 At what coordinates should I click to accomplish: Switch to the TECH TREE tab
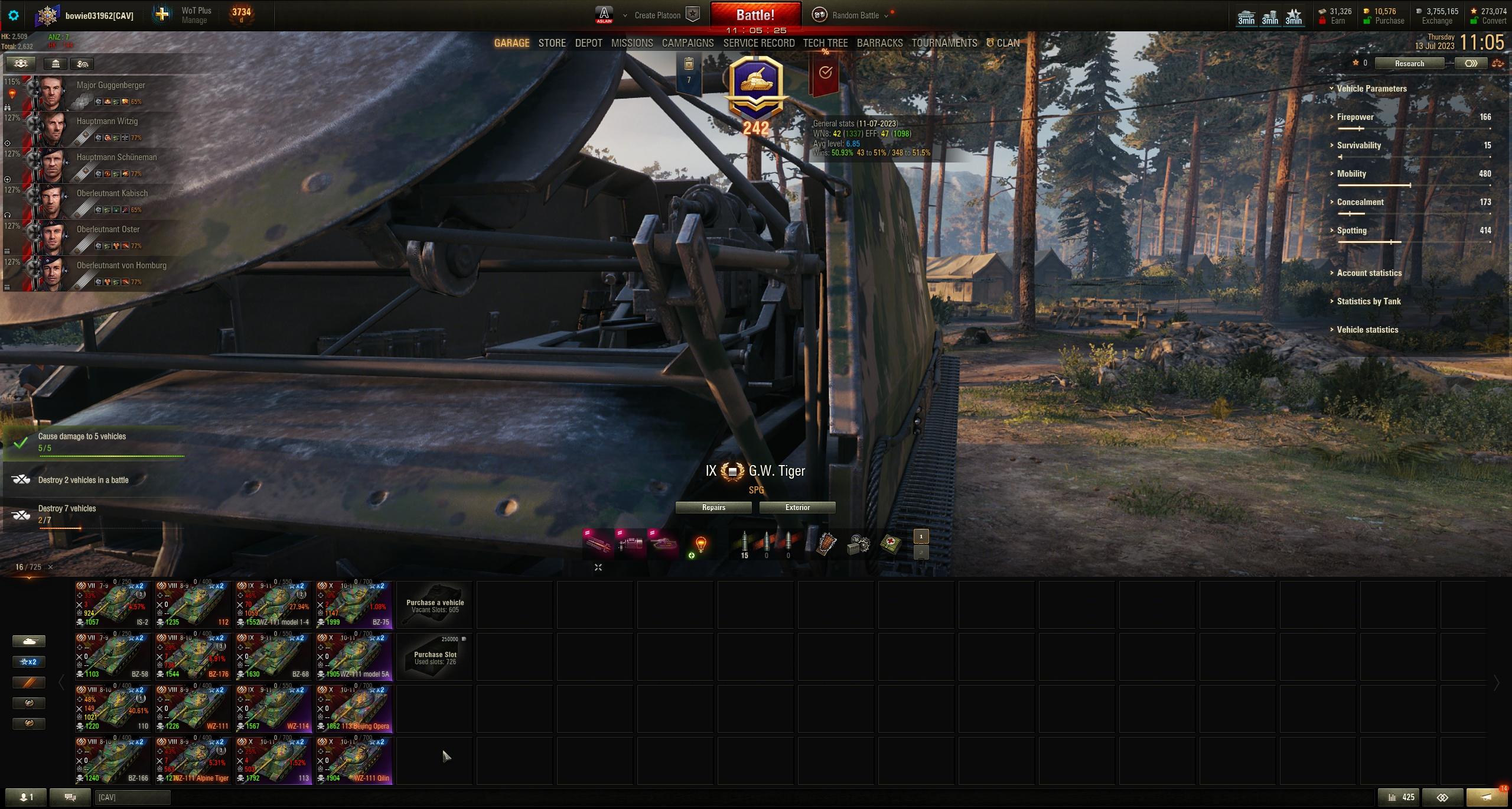pyautogui.click(x=825, y=43)
